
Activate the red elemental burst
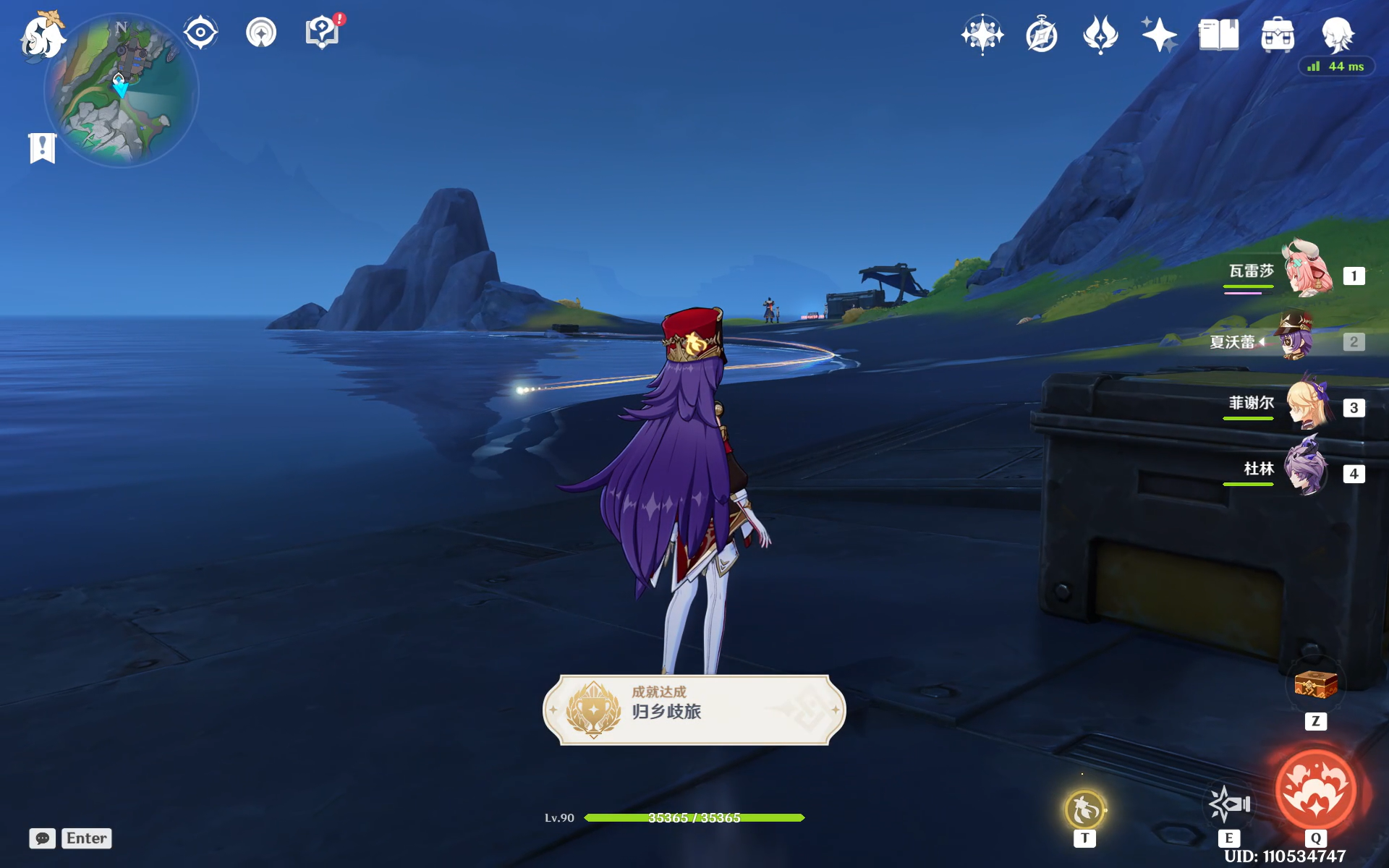click(x=1315, y=790)
